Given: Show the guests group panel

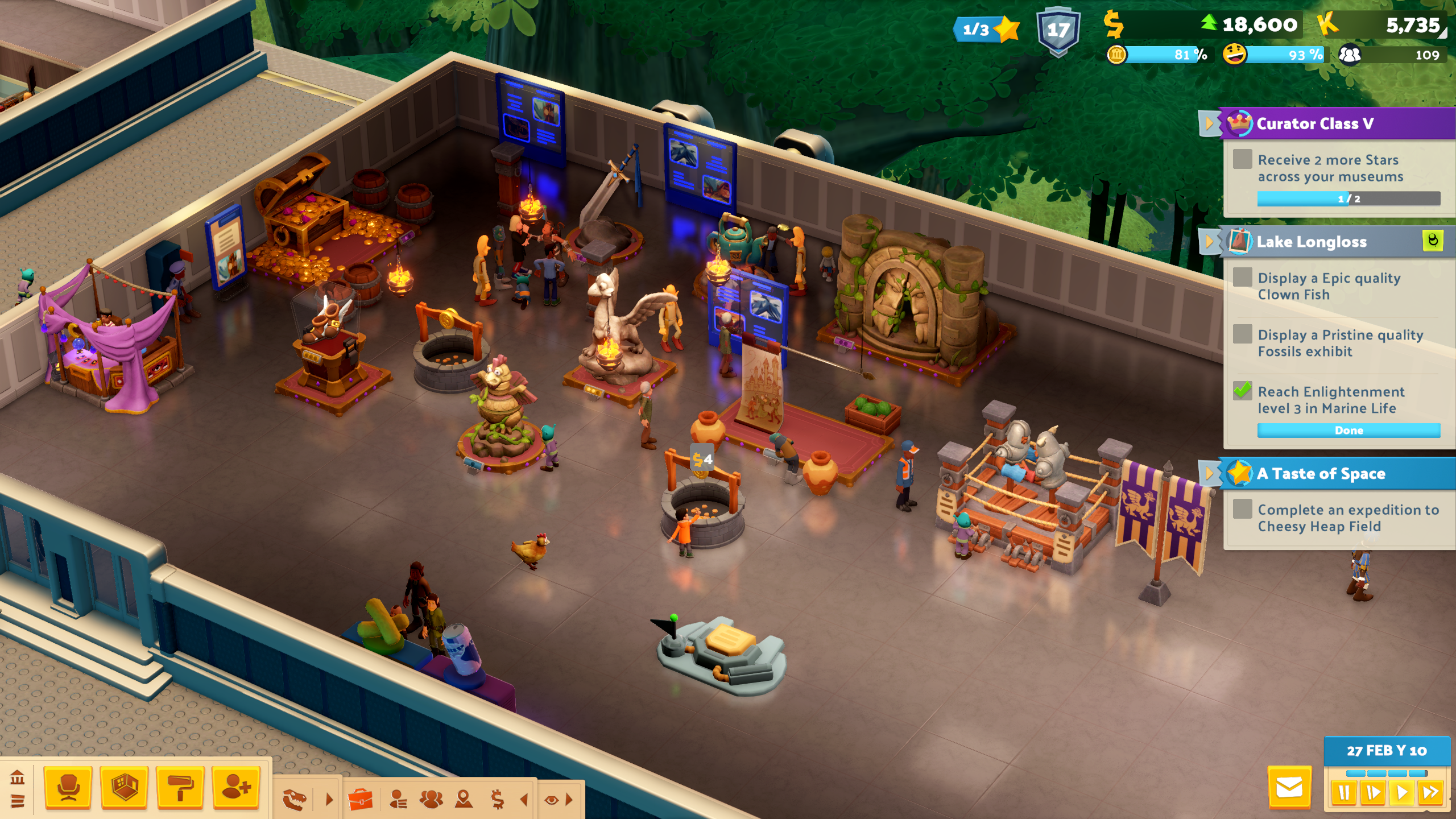Looking at the screenshot, I should coord(431,800).
